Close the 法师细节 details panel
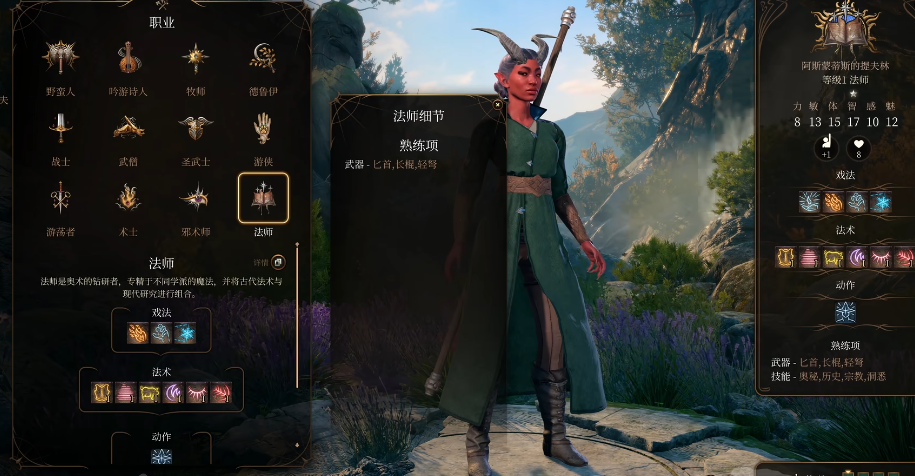The height and width of the screenshot is (476, 915). tap(497, 103)
